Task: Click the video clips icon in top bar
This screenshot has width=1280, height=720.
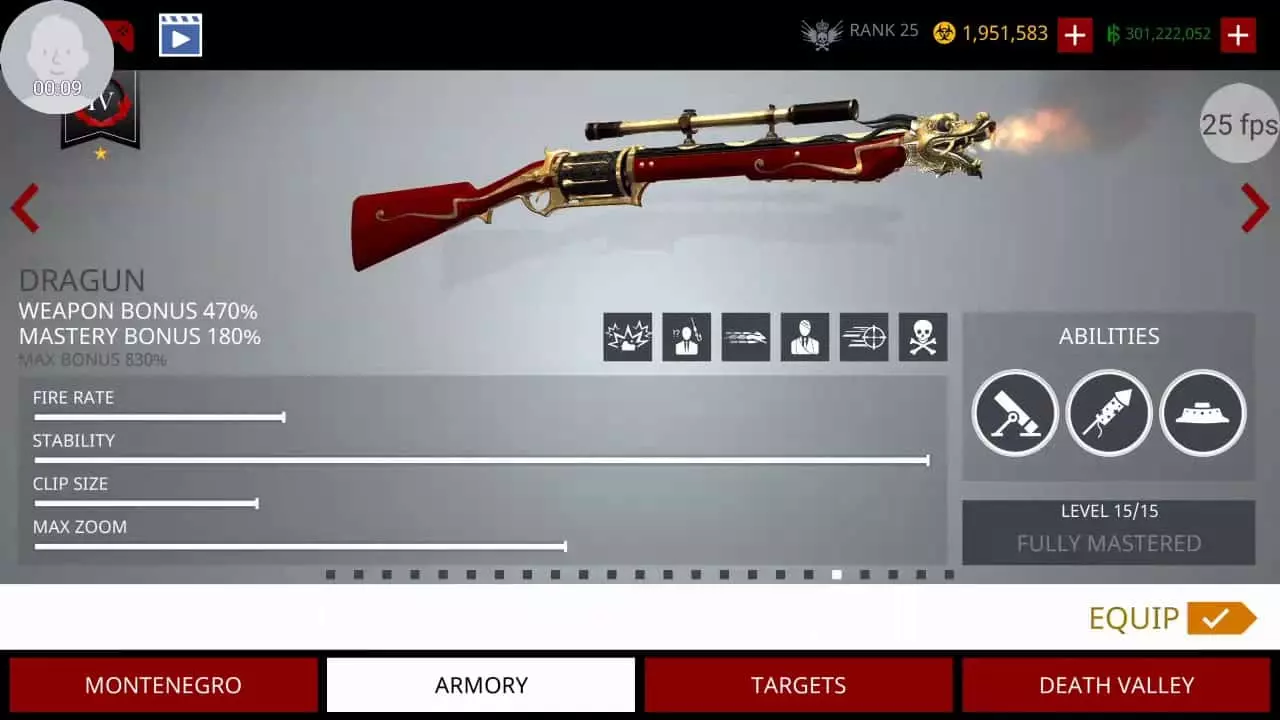Action: (180, 33)
